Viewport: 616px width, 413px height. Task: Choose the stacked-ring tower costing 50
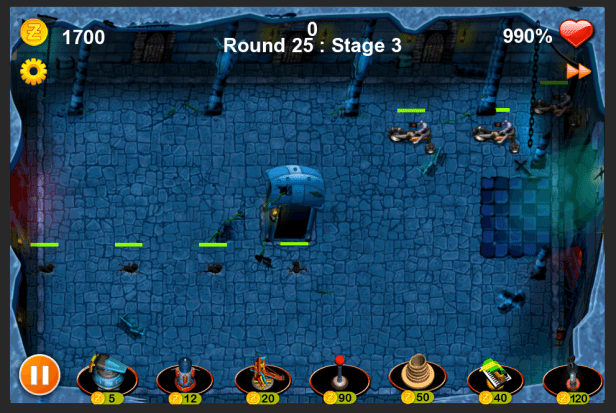[x=416, y=375]
